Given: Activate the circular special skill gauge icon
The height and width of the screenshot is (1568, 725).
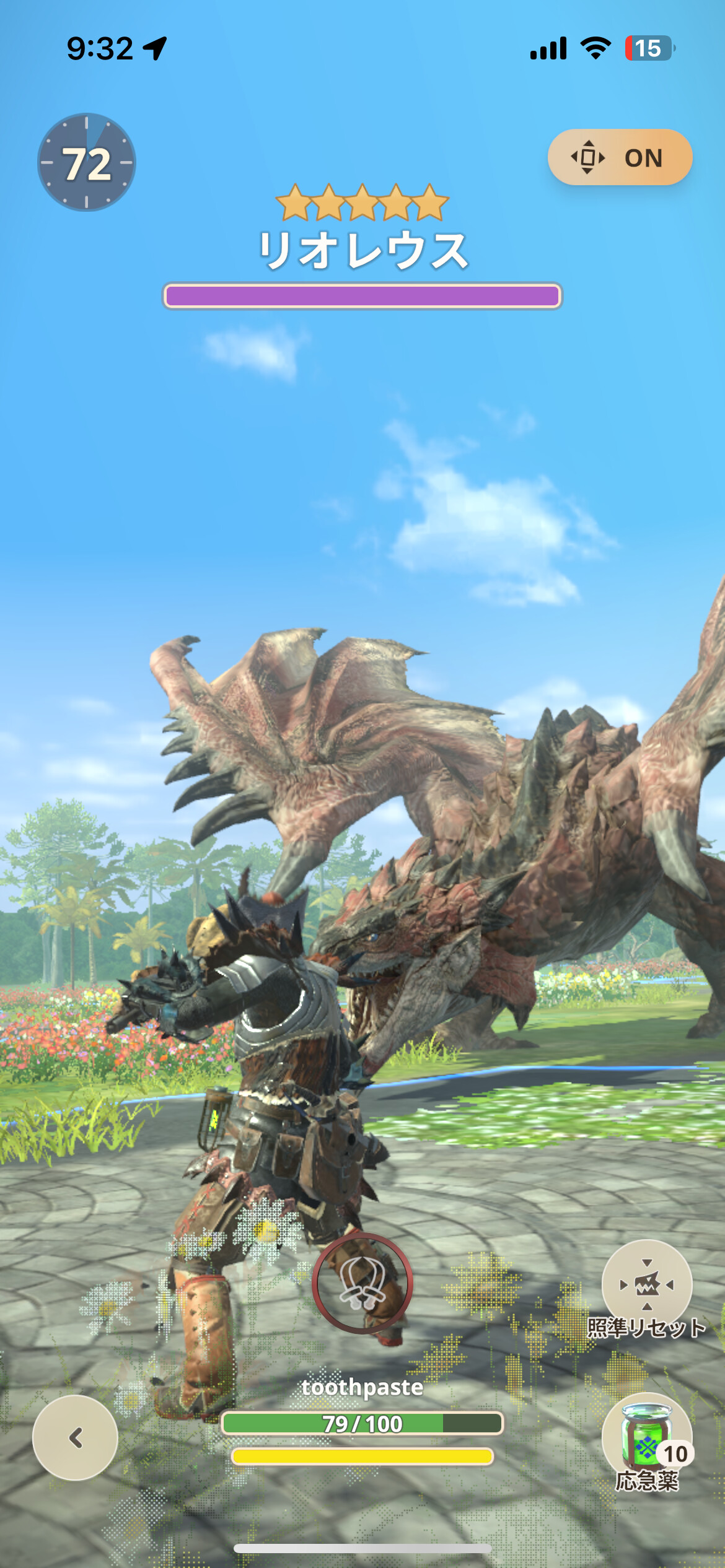Looking at the screenshot, I should [x=362, y=1283].
